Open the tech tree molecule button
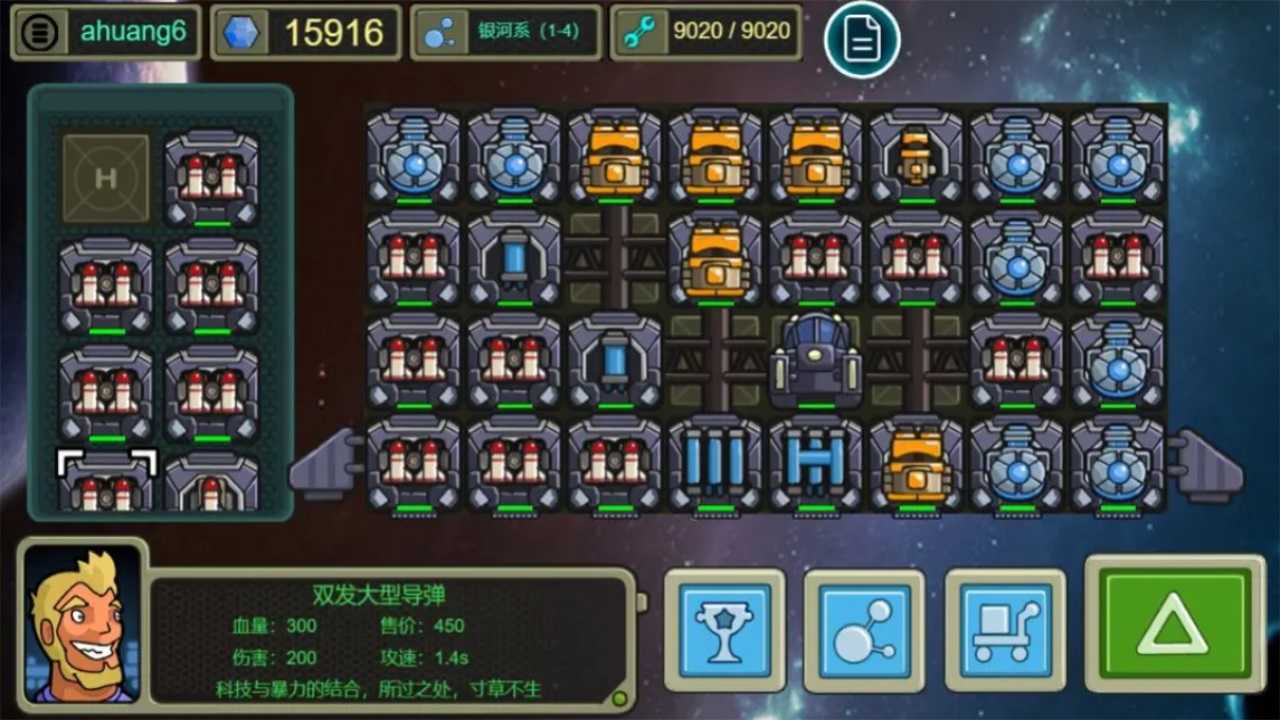Screen dimensions: 1280x720 click(862, 632)
